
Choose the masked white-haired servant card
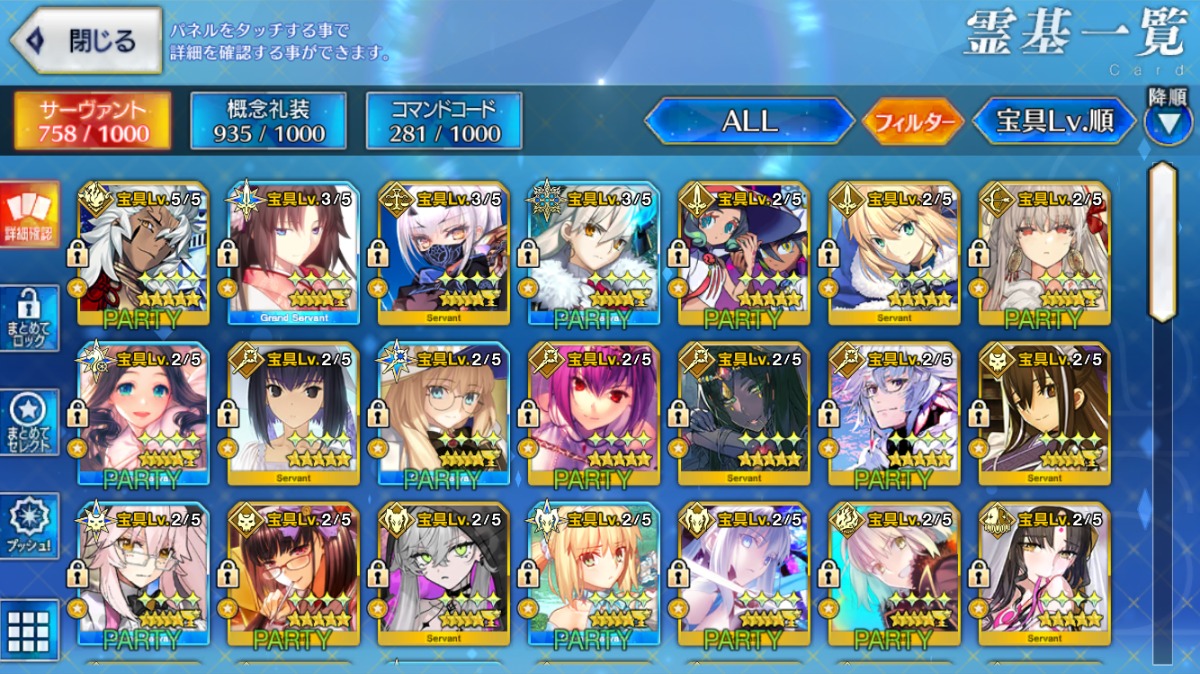pyautogui.click(x=443, y=254)
